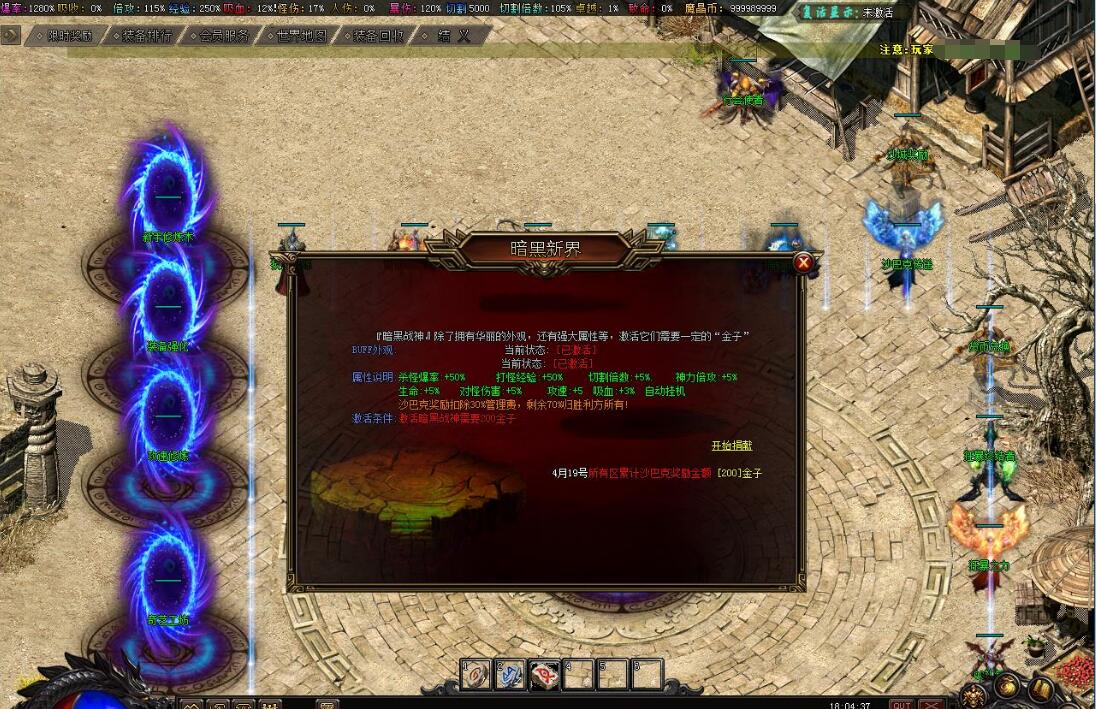Image resolution: width=1096 pixels, height=709 pixels.
Task: Open the 限时奖励 menu
Action: [69, 35]
